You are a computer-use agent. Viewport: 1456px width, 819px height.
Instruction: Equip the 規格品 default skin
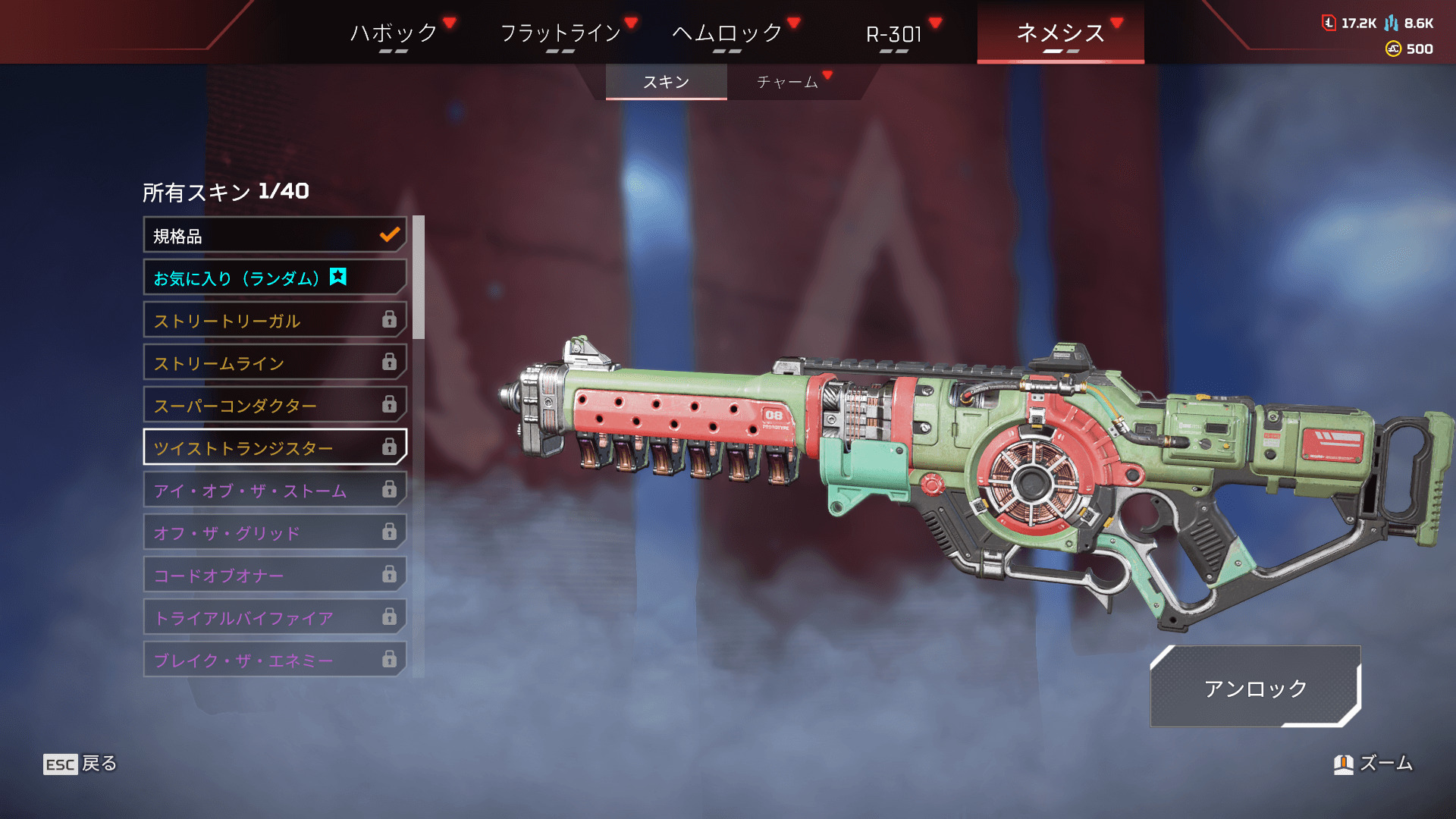pyautogui.click(x=275, y=236)
